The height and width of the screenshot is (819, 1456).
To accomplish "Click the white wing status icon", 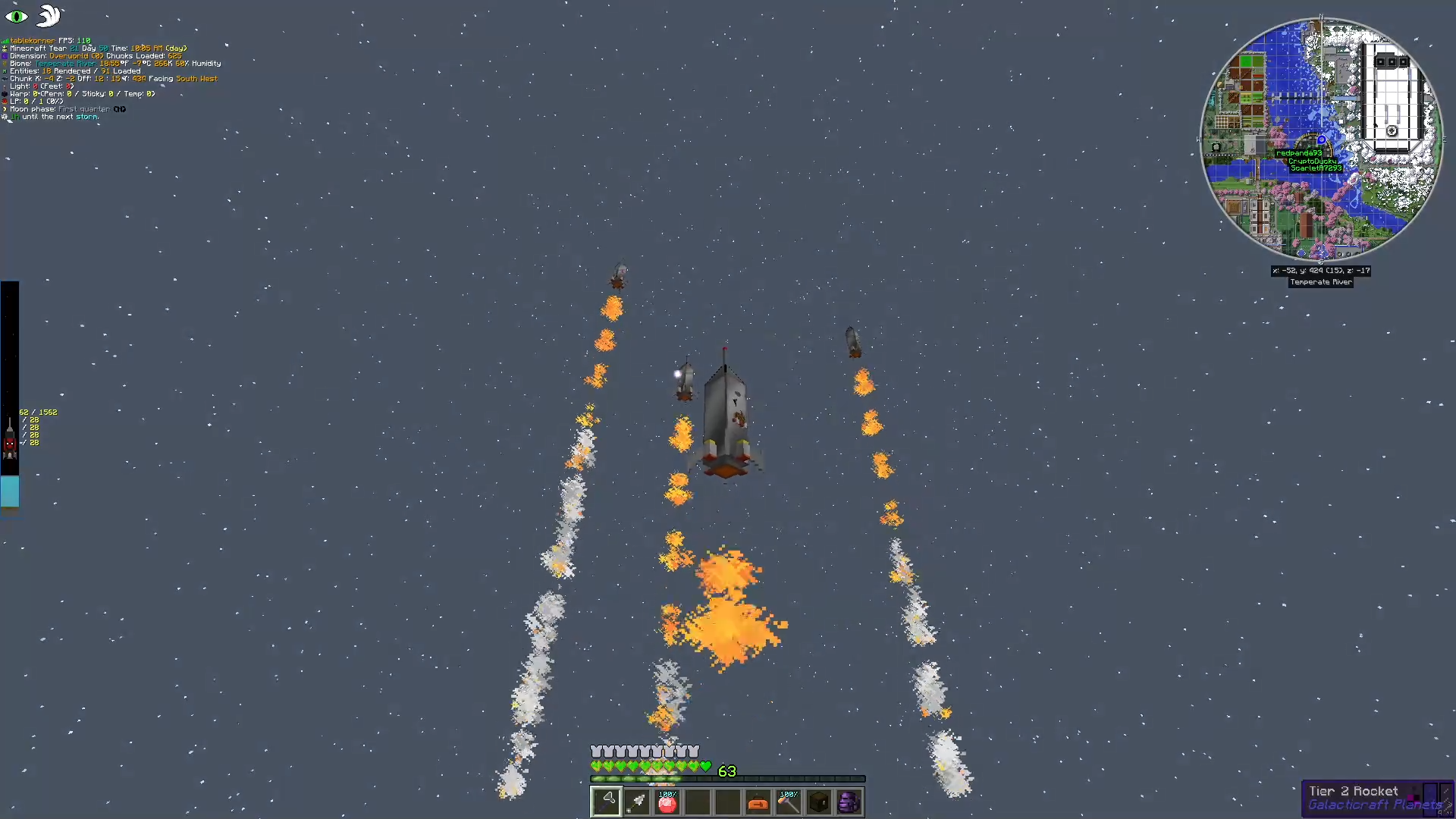I will click(49, 16).
